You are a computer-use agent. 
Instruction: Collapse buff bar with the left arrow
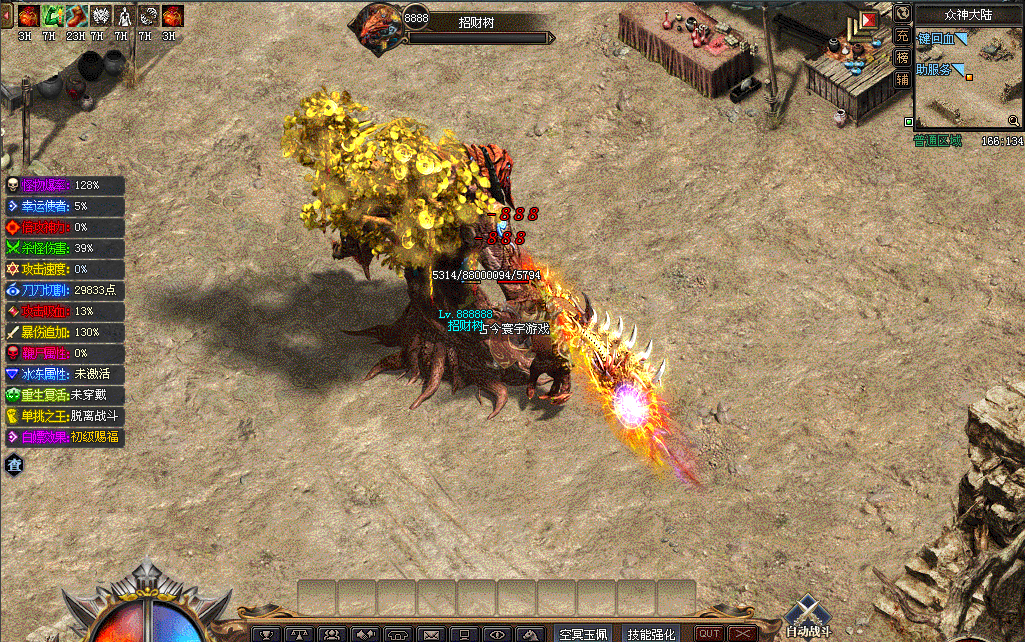[9, 12]
